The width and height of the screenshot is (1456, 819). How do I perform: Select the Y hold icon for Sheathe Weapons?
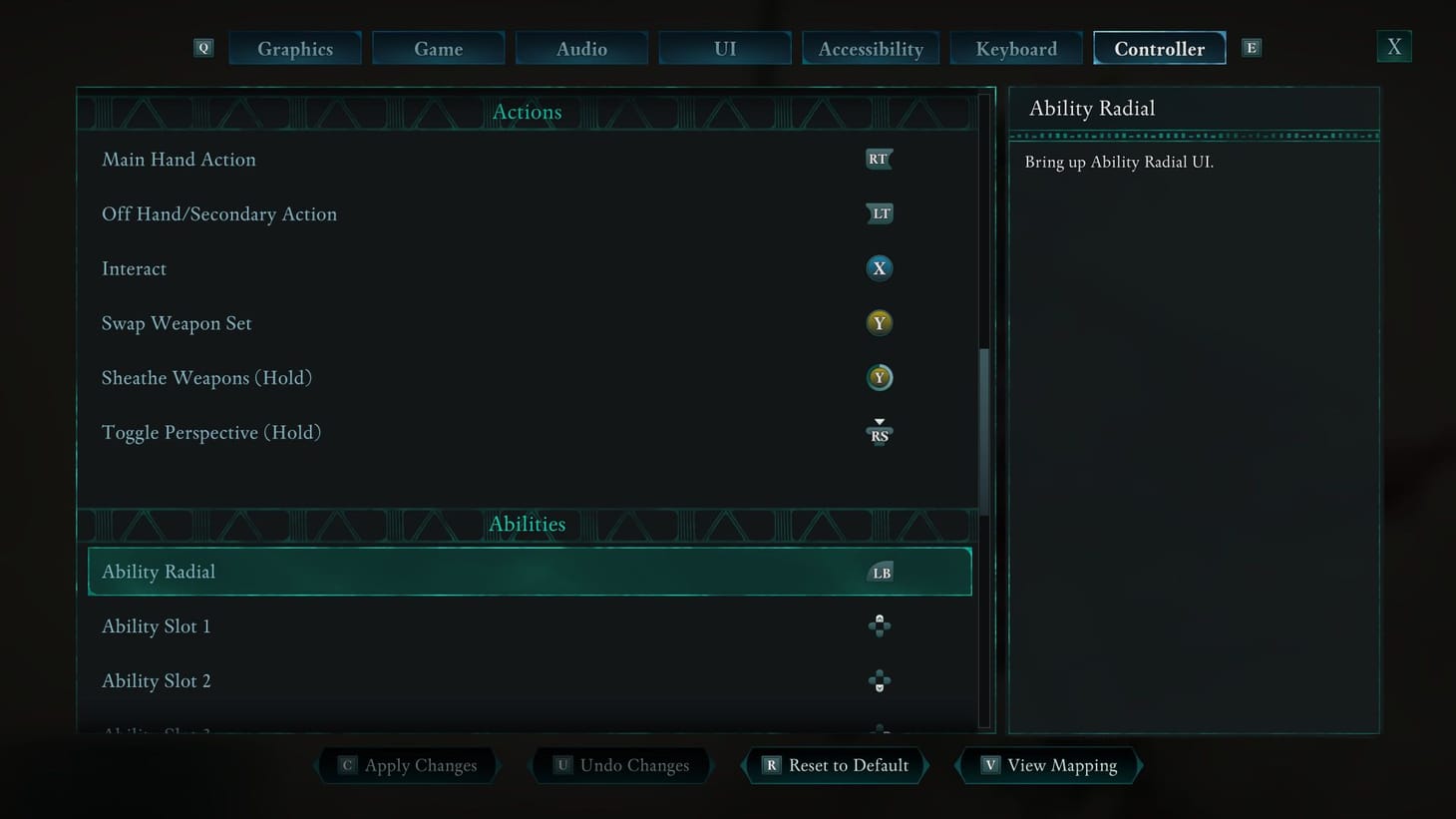tap(879, 377)
